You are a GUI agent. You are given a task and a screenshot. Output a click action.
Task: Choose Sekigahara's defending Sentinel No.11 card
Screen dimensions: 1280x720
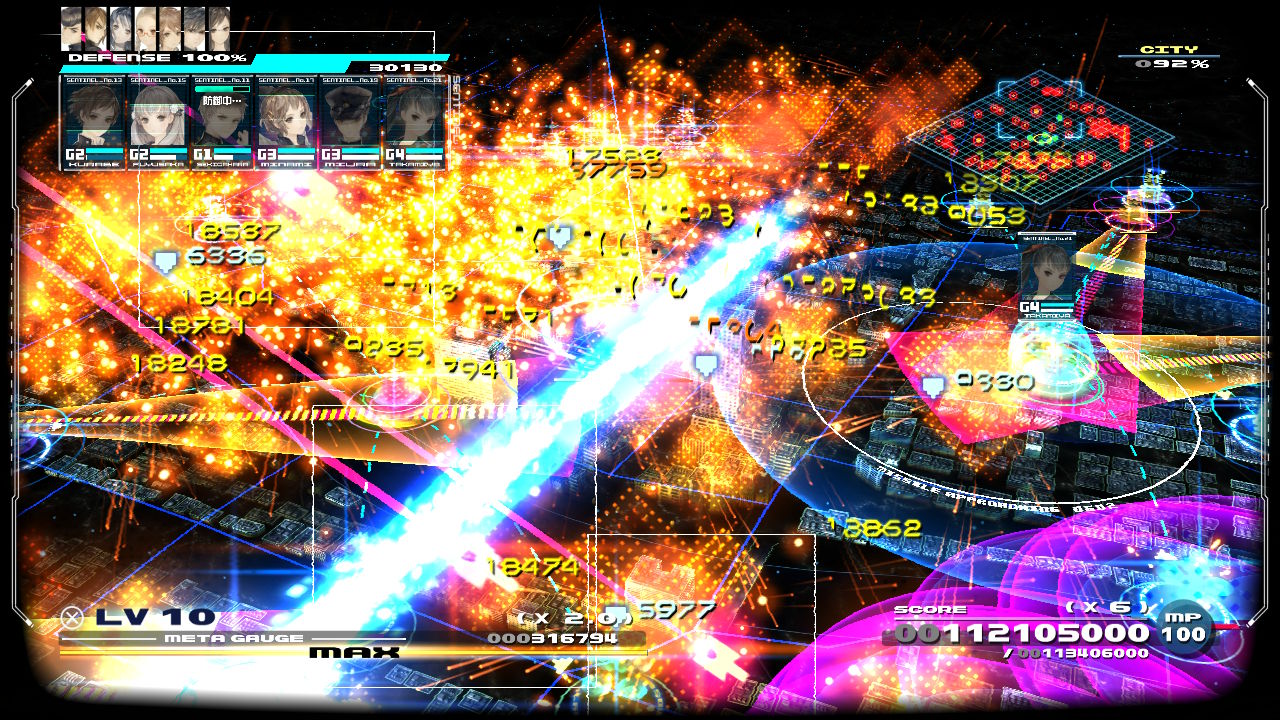[x=222, y=121]
